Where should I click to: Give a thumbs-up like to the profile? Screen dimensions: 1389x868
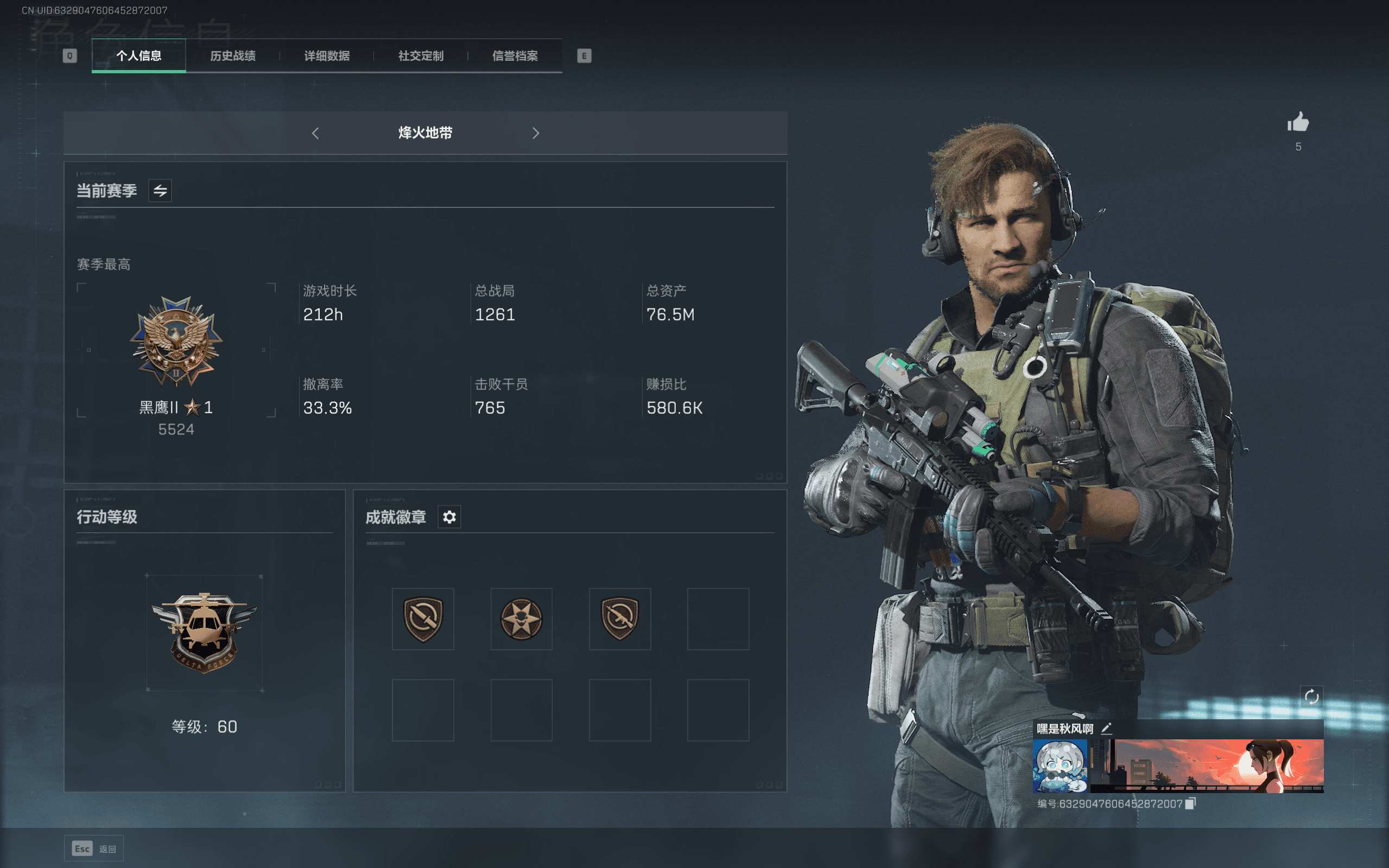[x=1298, y=123]
